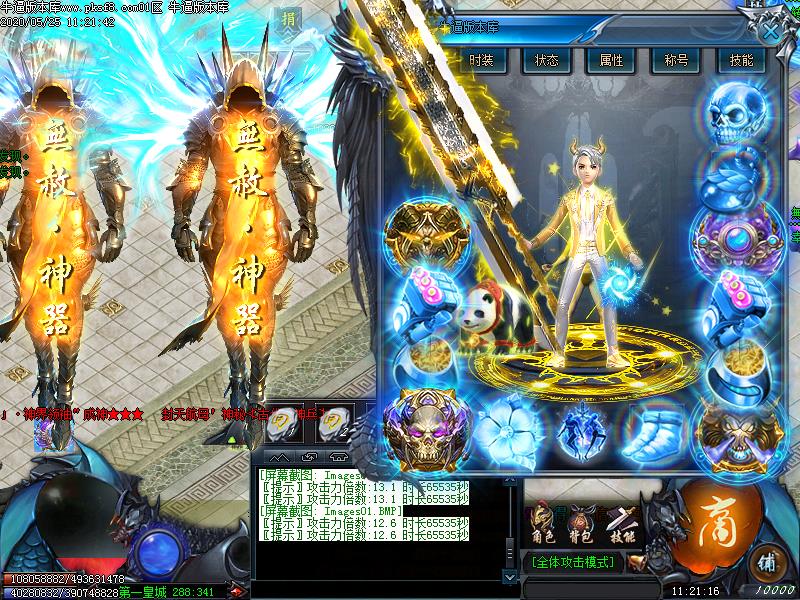Switch to the 时装 fashion tab
Screen dimensions: 800x600
click(x=482, y=60)
